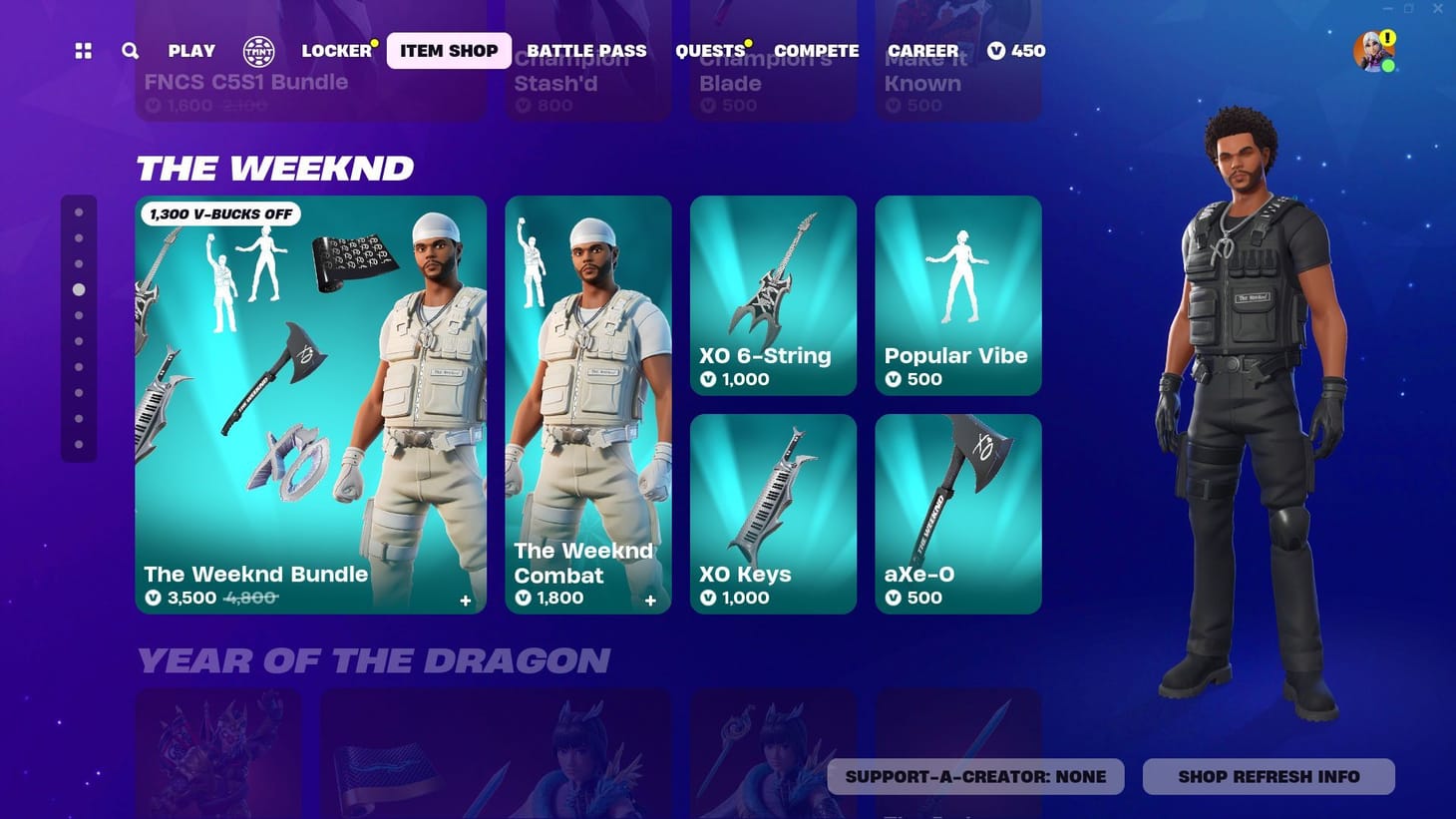Select the XO 6-String guitar item

[773, 294]
